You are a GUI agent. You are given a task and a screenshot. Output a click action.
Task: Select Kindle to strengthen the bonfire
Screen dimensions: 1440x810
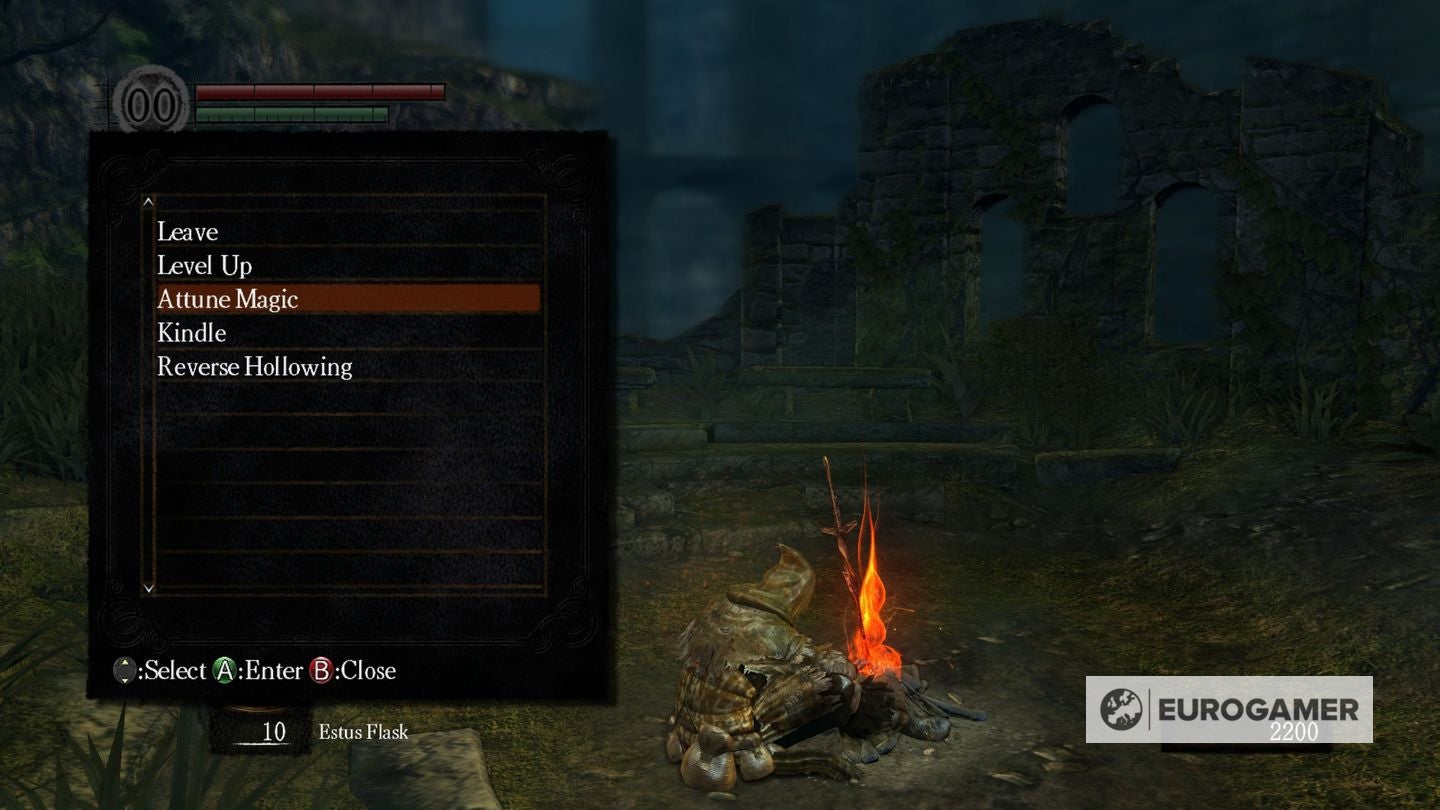[x=192, y=333]
